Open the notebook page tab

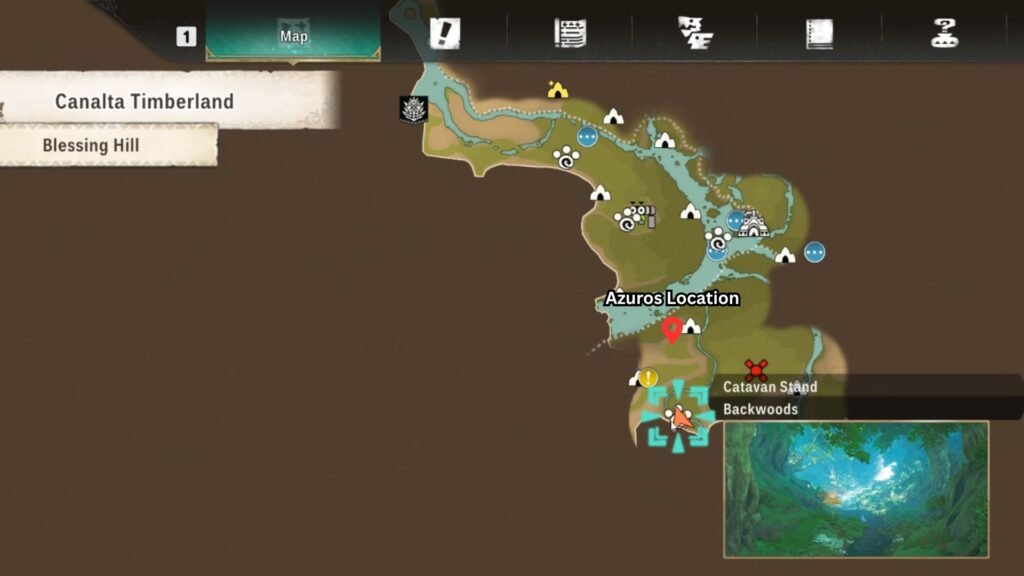819,34
